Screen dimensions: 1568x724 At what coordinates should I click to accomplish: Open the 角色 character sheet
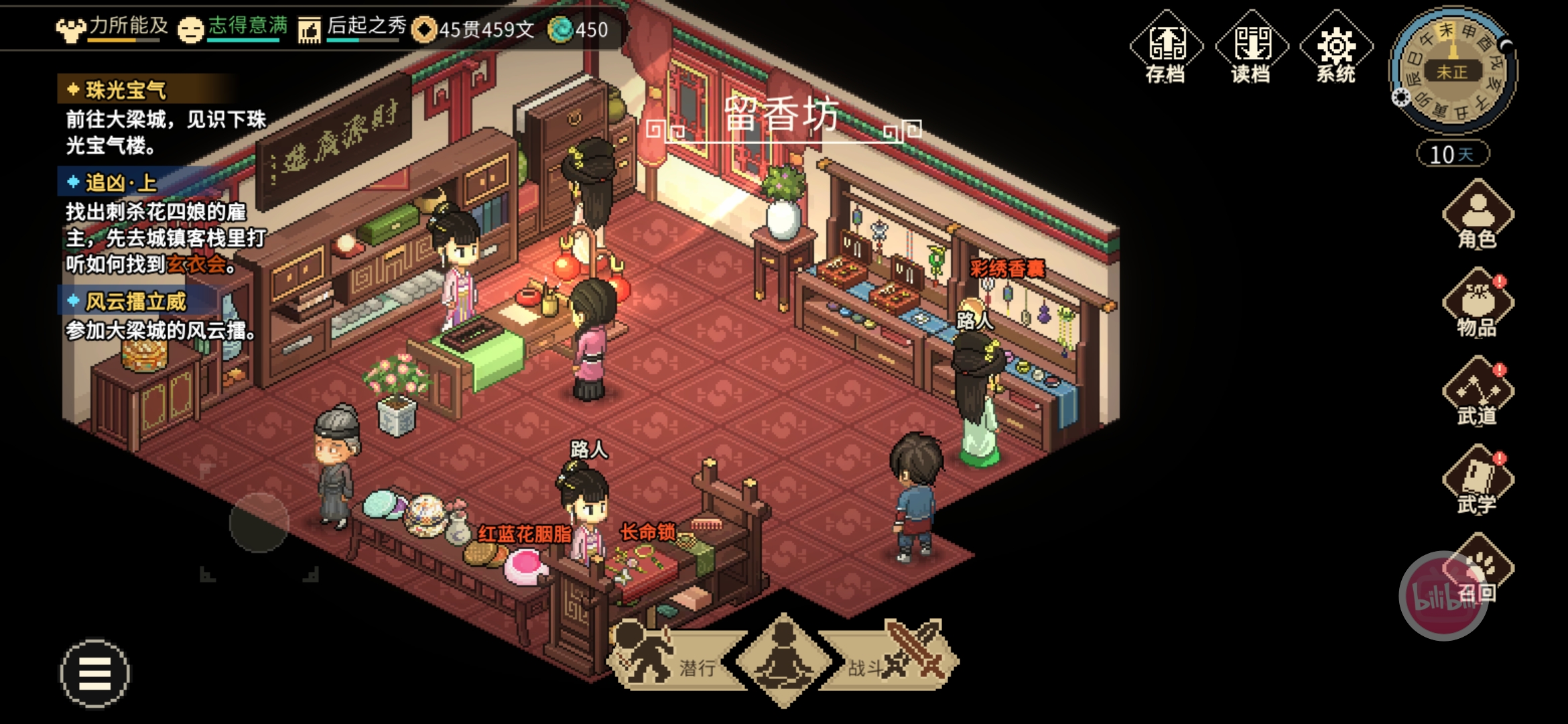click(1478, 215)
